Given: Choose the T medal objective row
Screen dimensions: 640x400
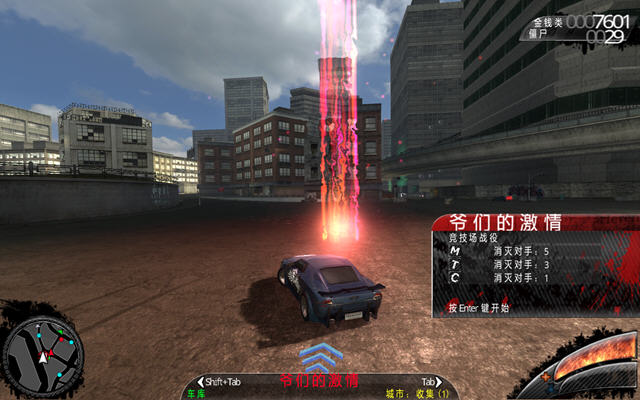Looking at the screenshot, I should tap(500, 264).
